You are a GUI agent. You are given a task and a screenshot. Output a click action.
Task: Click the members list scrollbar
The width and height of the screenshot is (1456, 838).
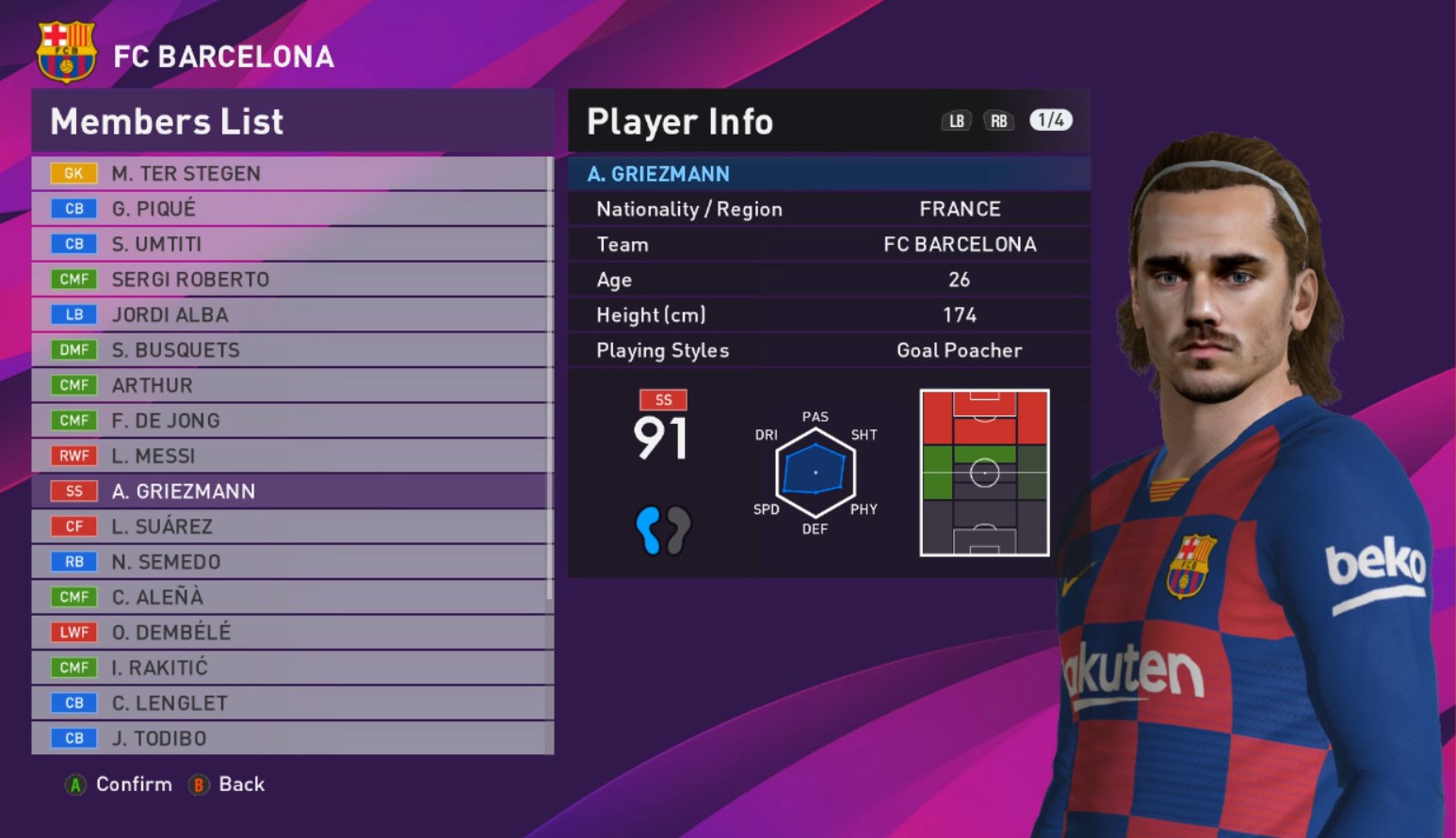coord(550,377)
